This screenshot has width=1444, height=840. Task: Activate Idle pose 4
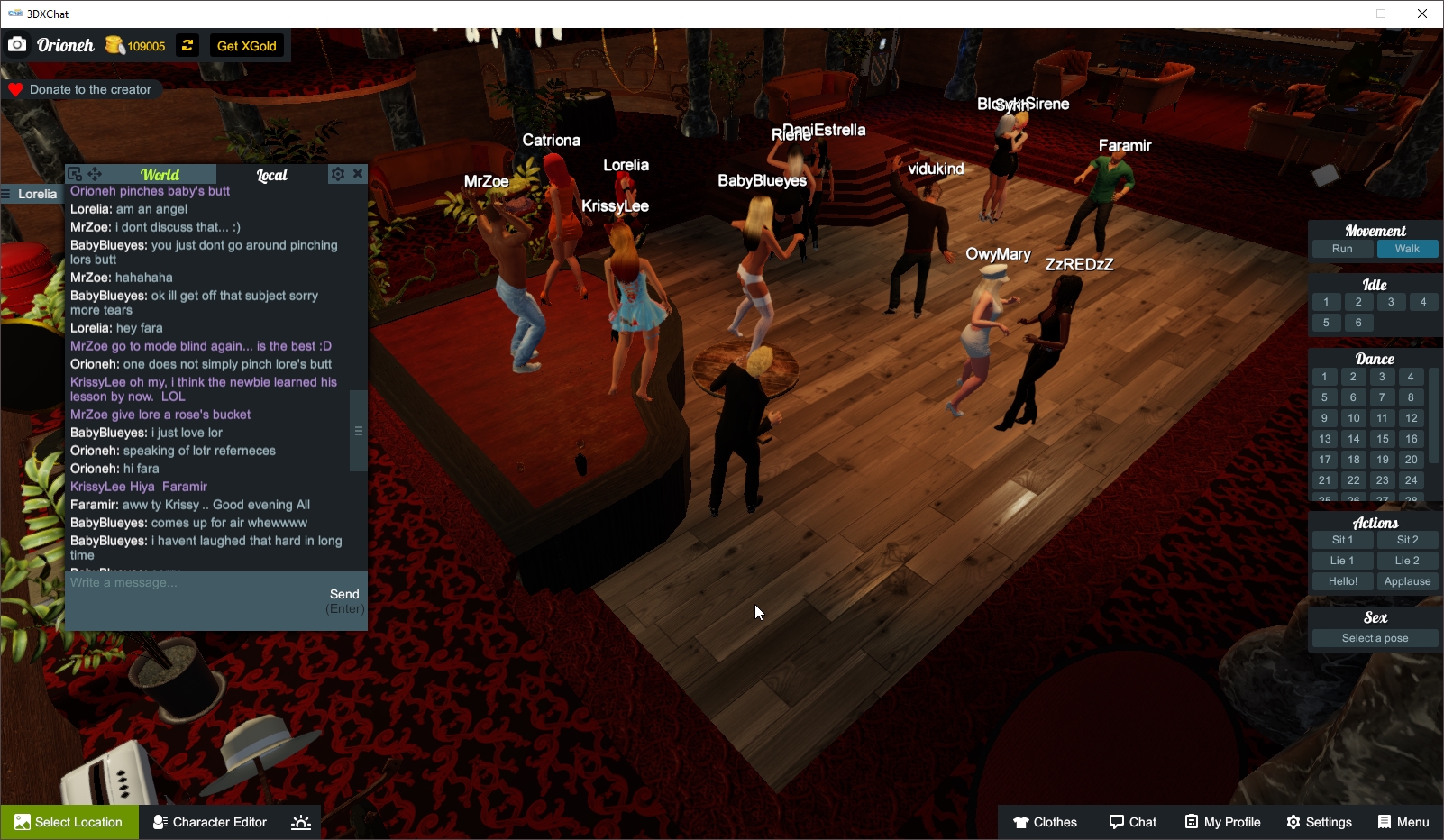tap(1422, 301)
